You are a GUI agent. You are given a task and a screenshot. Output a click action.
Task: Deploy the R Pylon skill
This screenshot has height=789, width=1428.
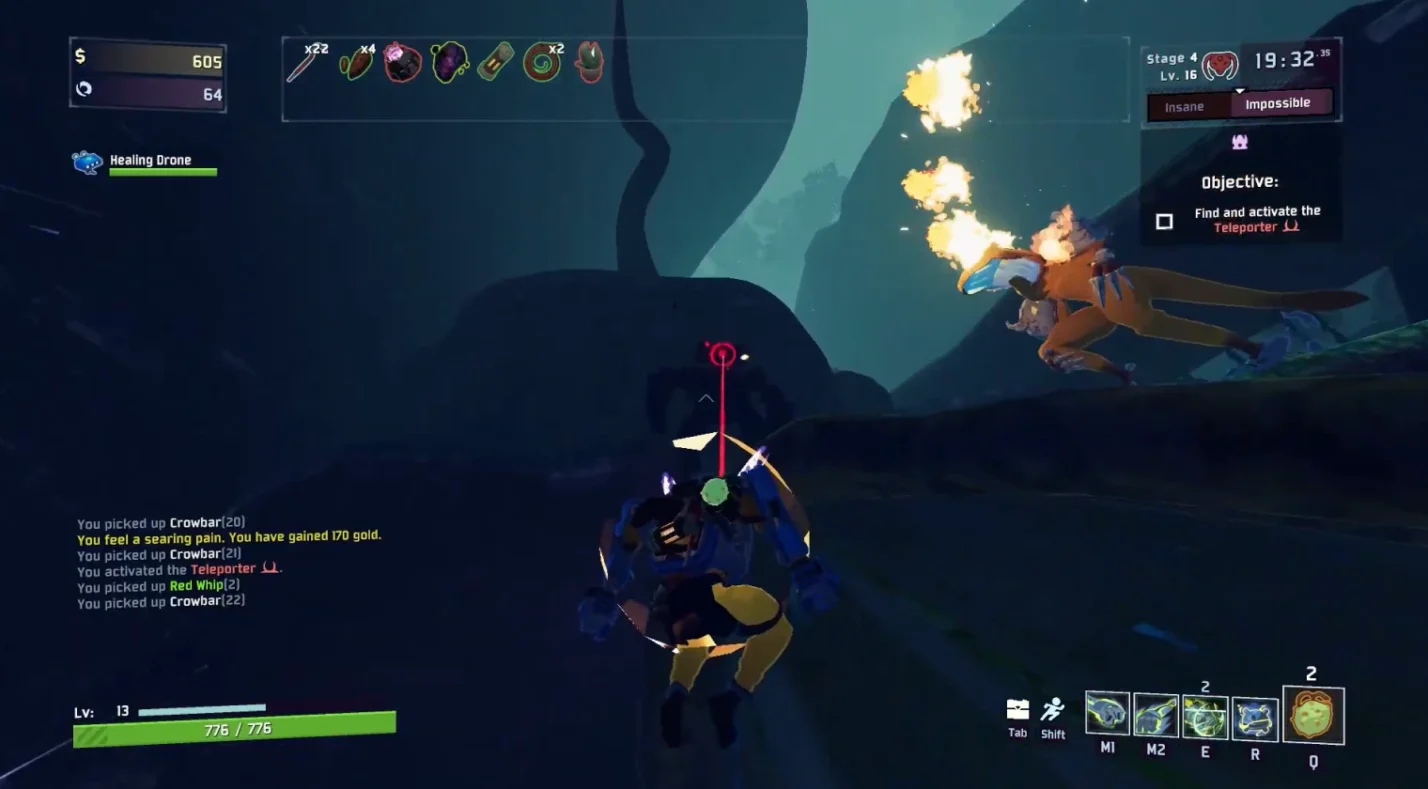click(x=1254, y=718)
